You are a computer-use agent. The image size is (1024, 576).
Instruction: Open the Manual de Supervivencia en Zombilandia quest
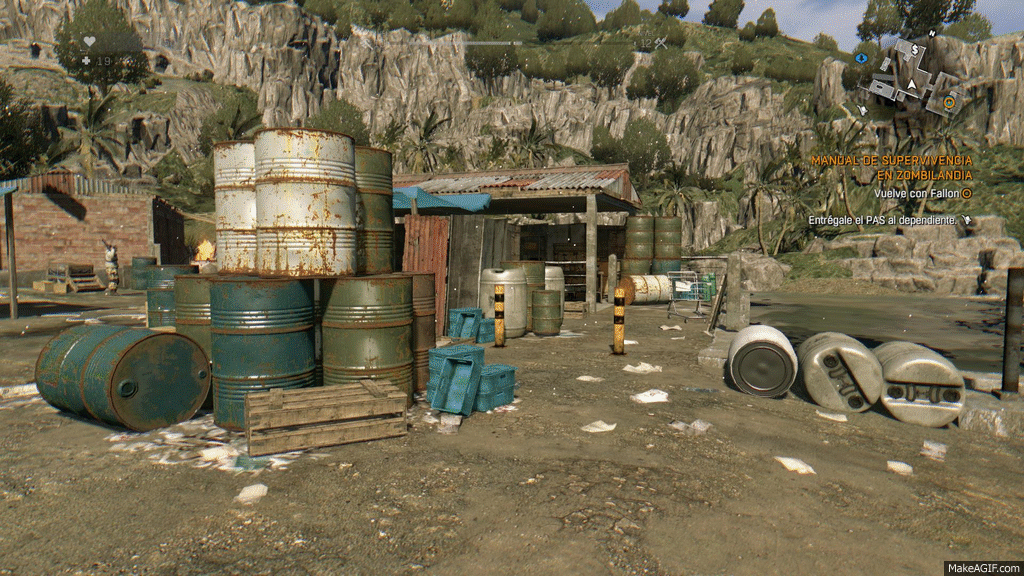891,167
